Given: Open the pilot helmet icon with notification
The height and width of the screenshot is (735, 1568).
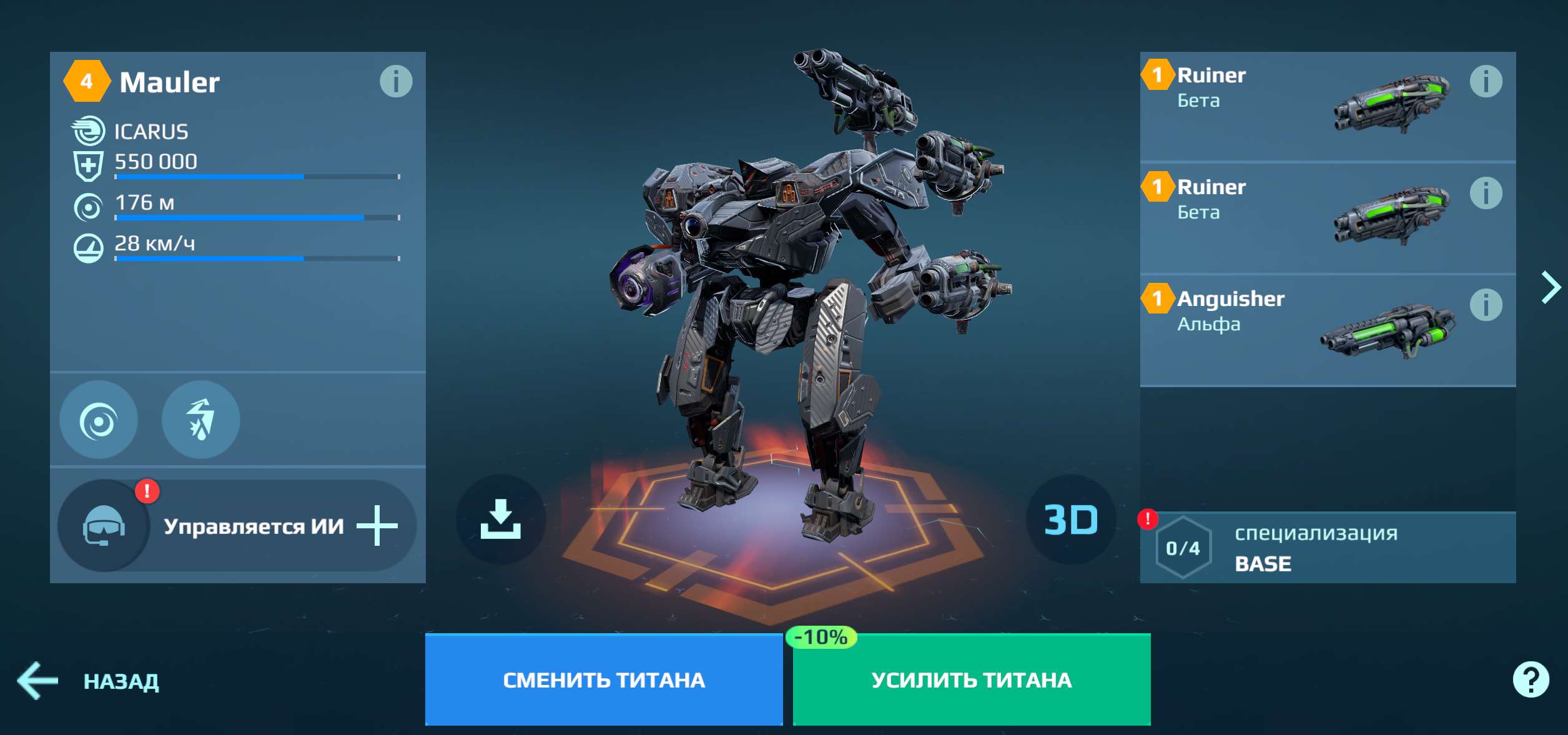Looking at the screenshot, I should pyautogui.click(x=110, y=525).
